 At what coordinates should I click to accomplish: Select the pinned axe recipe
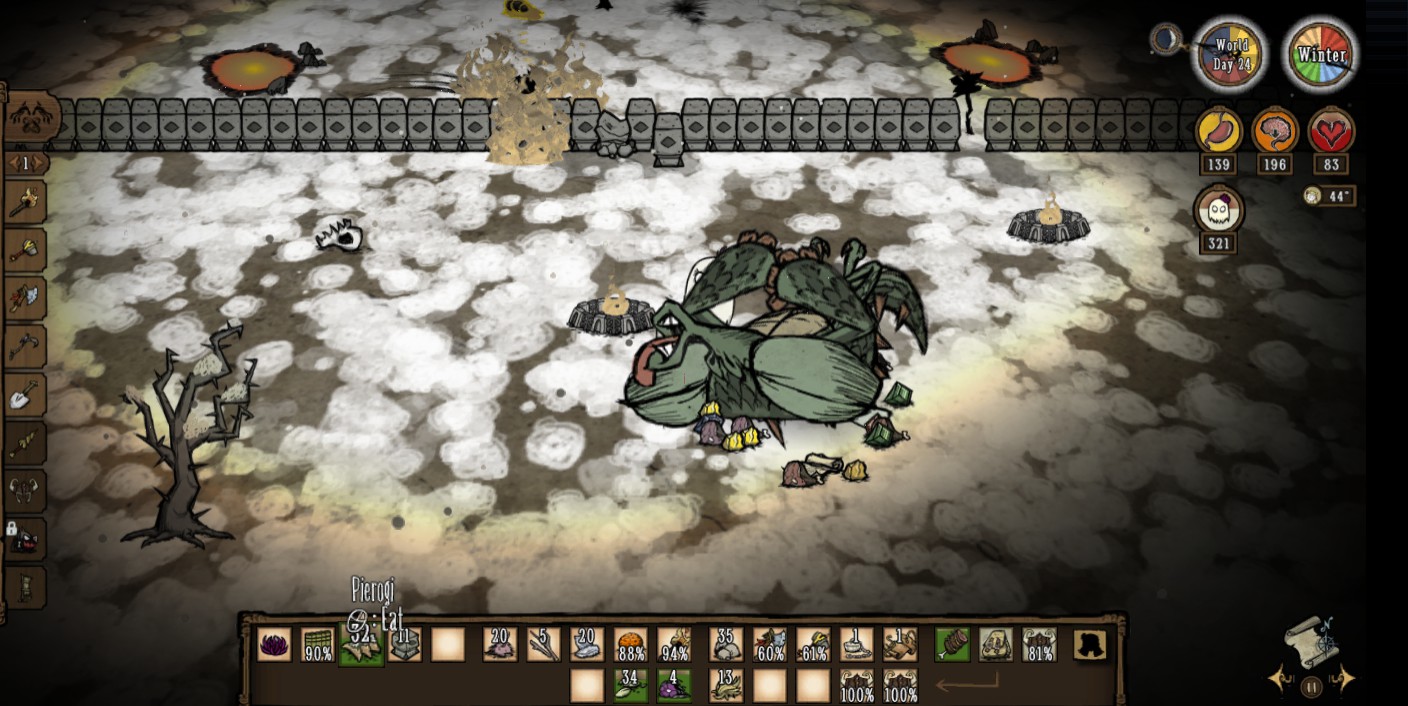[25, 251]
